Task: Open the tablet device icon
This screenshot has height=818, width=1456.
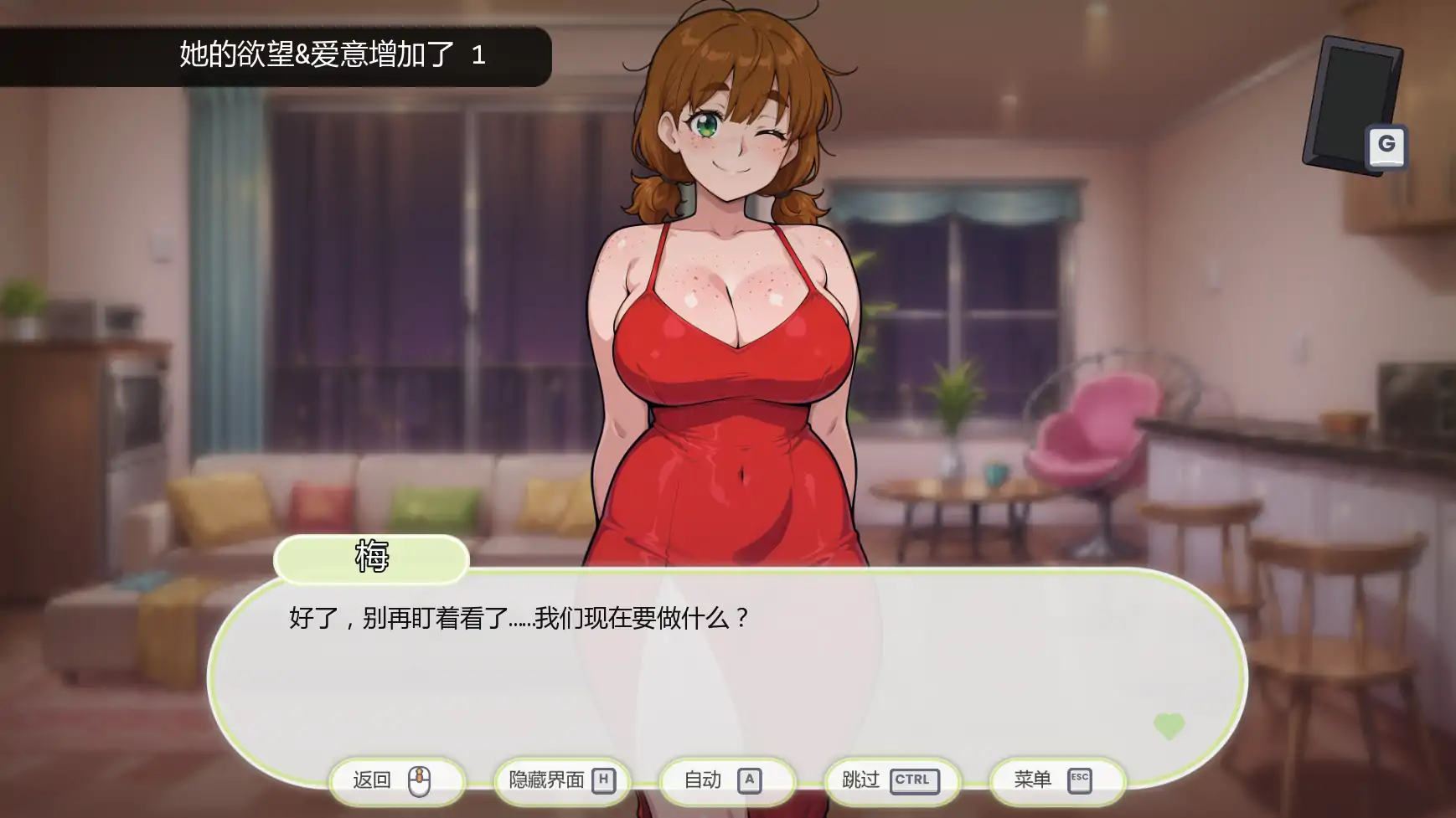Action: point(1353,105)
